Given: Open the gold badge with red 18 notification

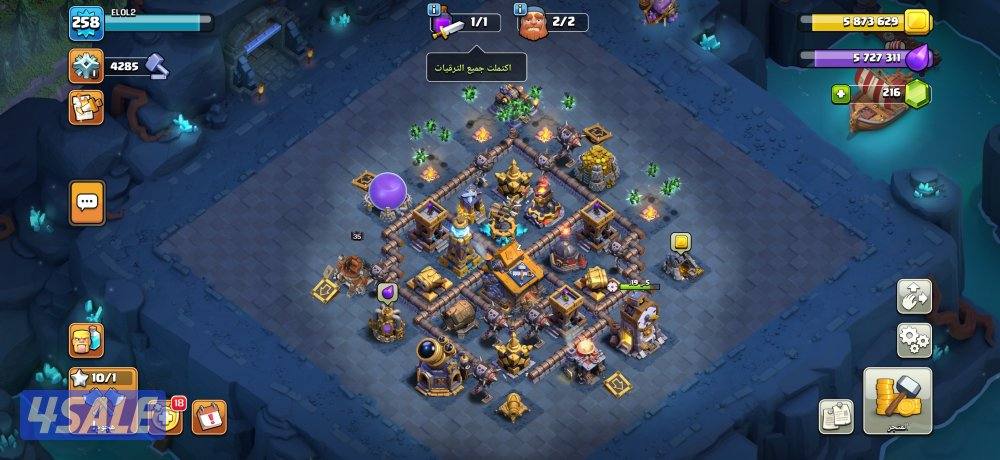Looking at the screenshot, I should (x=170, y=415).
